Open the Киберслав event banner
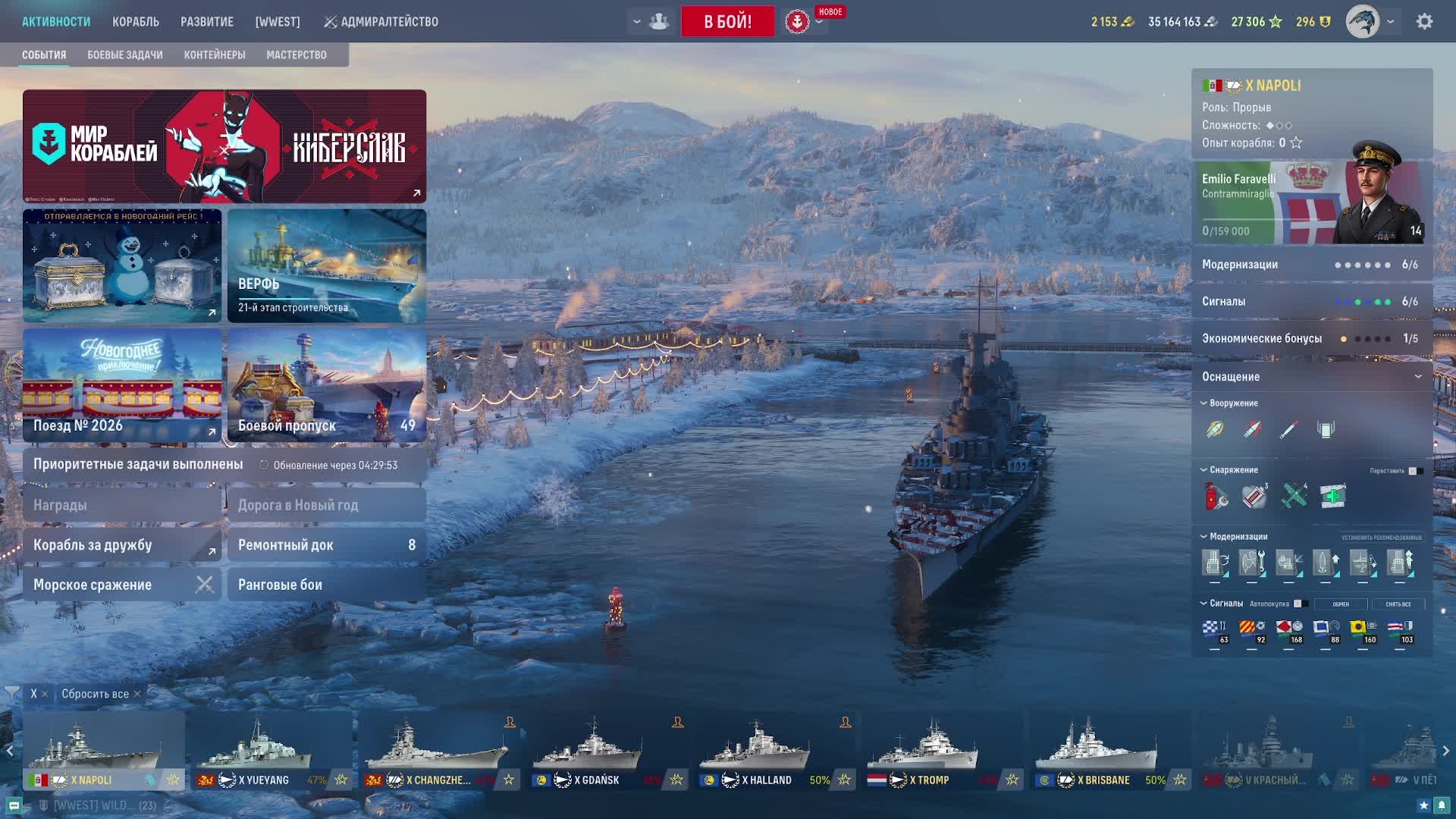 [224, 146]
